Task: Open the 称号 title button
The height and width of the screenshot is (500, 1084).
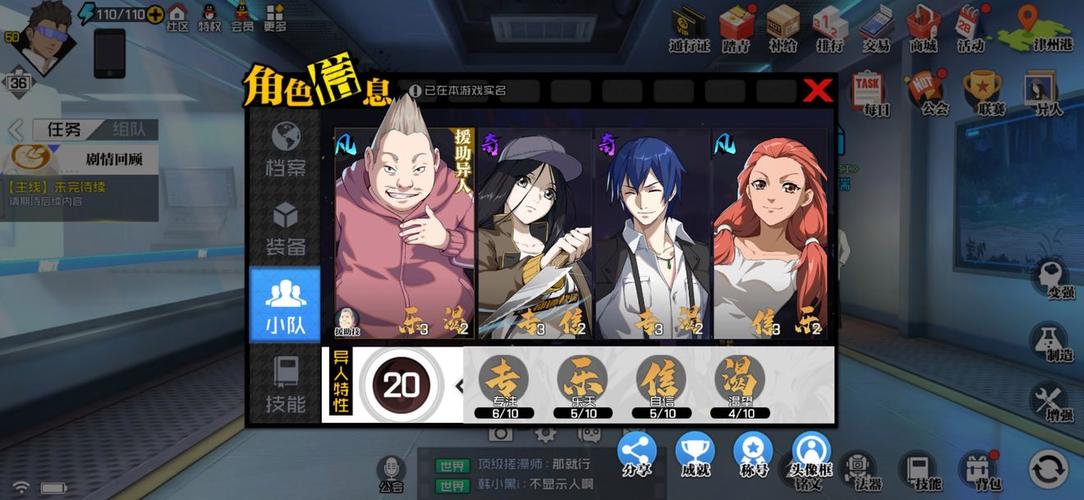Action: [753, 455]
